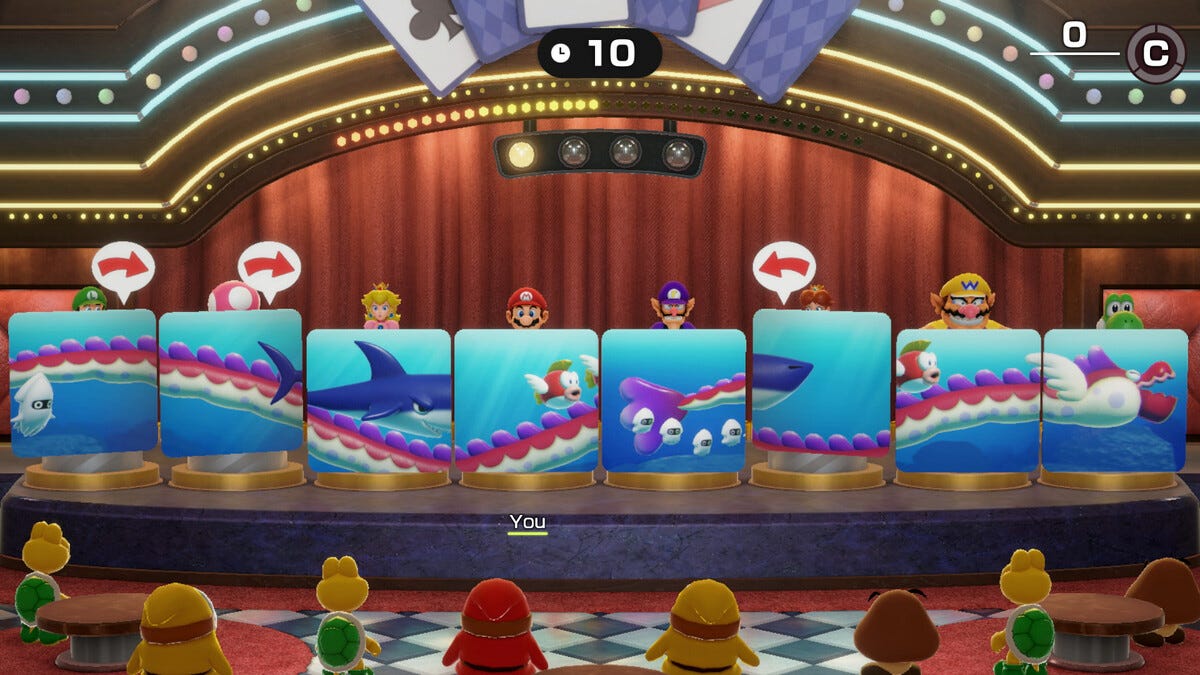Click the left arrow bubble above Daisy
This screenshot has height=675, width=1200.
(784, 266)
